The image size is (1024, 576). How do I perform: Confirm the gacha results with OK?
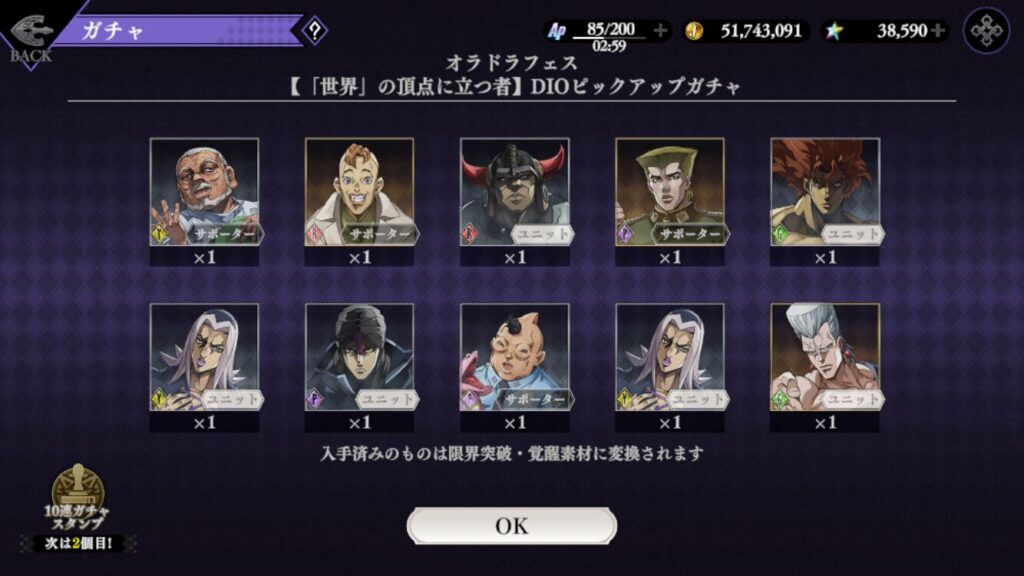click(x=511, y=526)
